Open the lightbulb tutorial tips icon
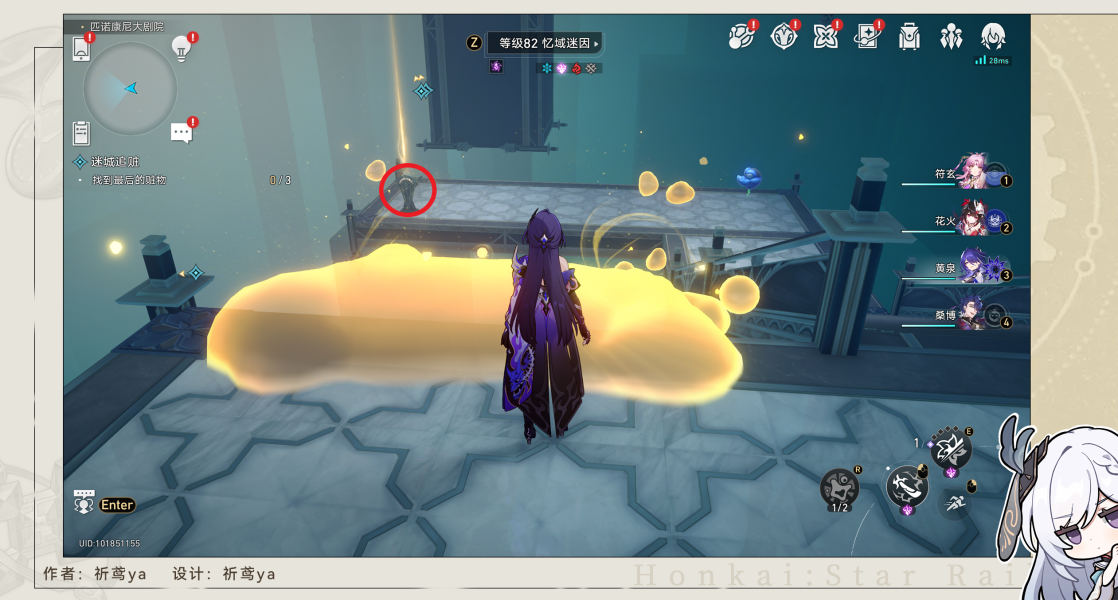This screenshot has height=600, width=1118. (181, 47)
